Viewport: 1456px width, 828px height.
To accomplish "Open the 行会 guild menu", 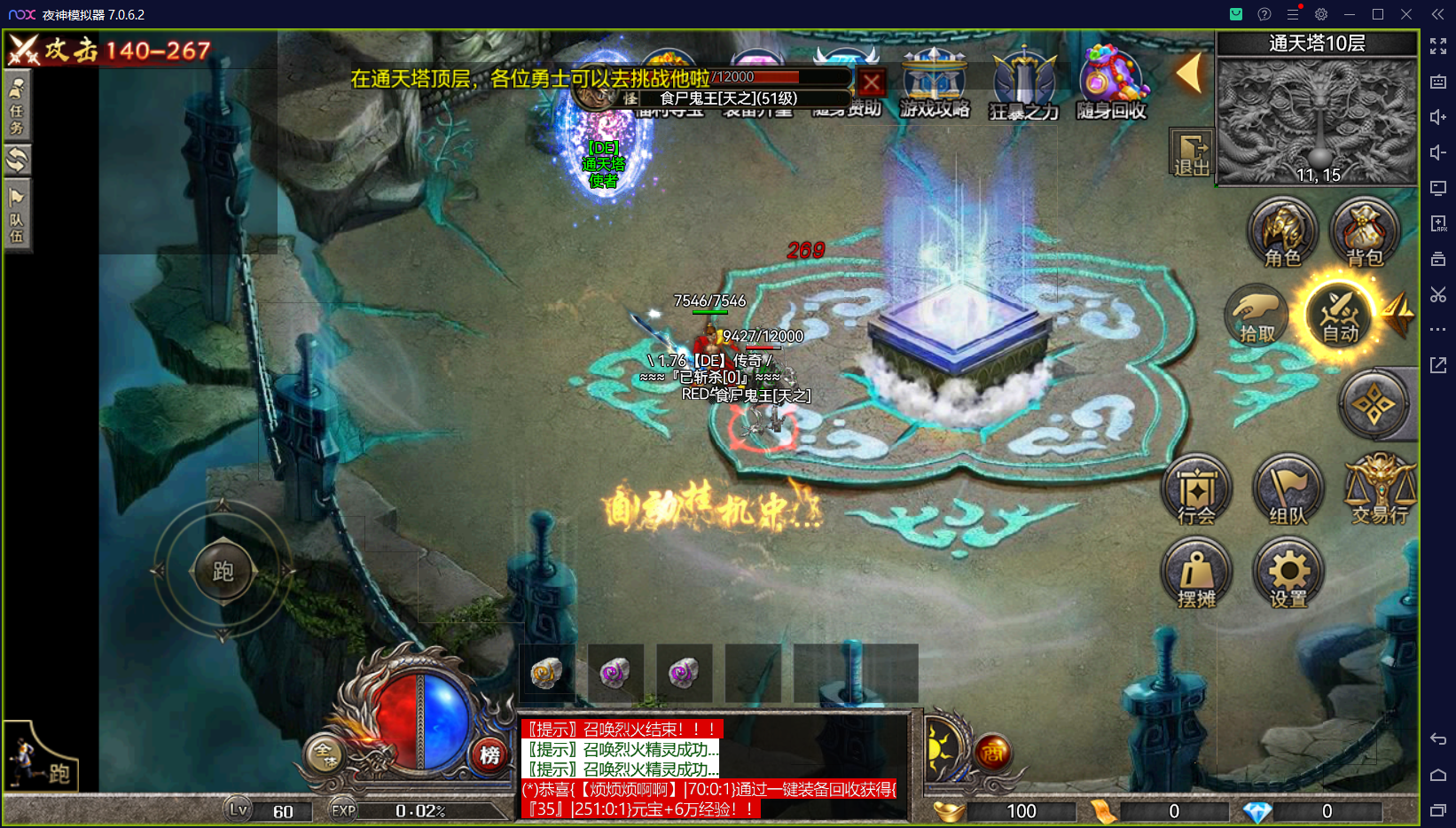I will [x=1196, y=490].
